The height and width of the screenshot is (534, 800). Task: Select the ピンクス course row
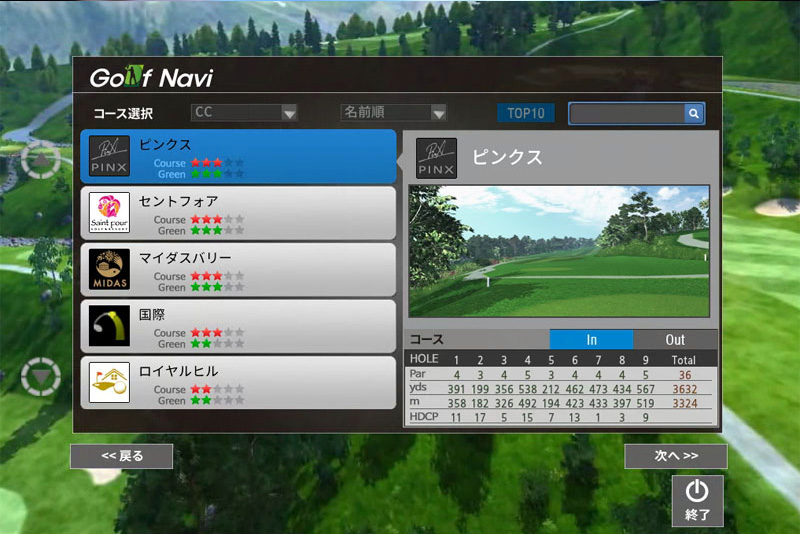pyautogui.click(x=238, y=157)
